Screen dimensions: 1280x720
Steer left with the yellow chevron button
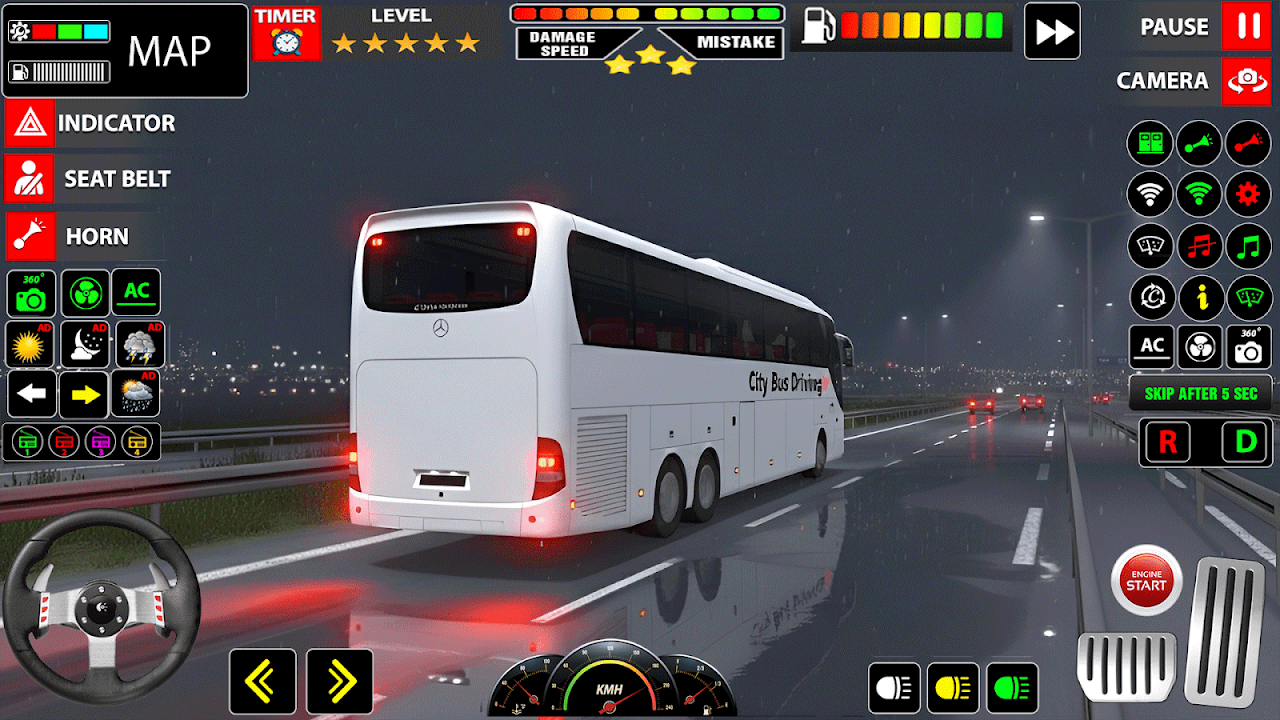tap(262, 682)
